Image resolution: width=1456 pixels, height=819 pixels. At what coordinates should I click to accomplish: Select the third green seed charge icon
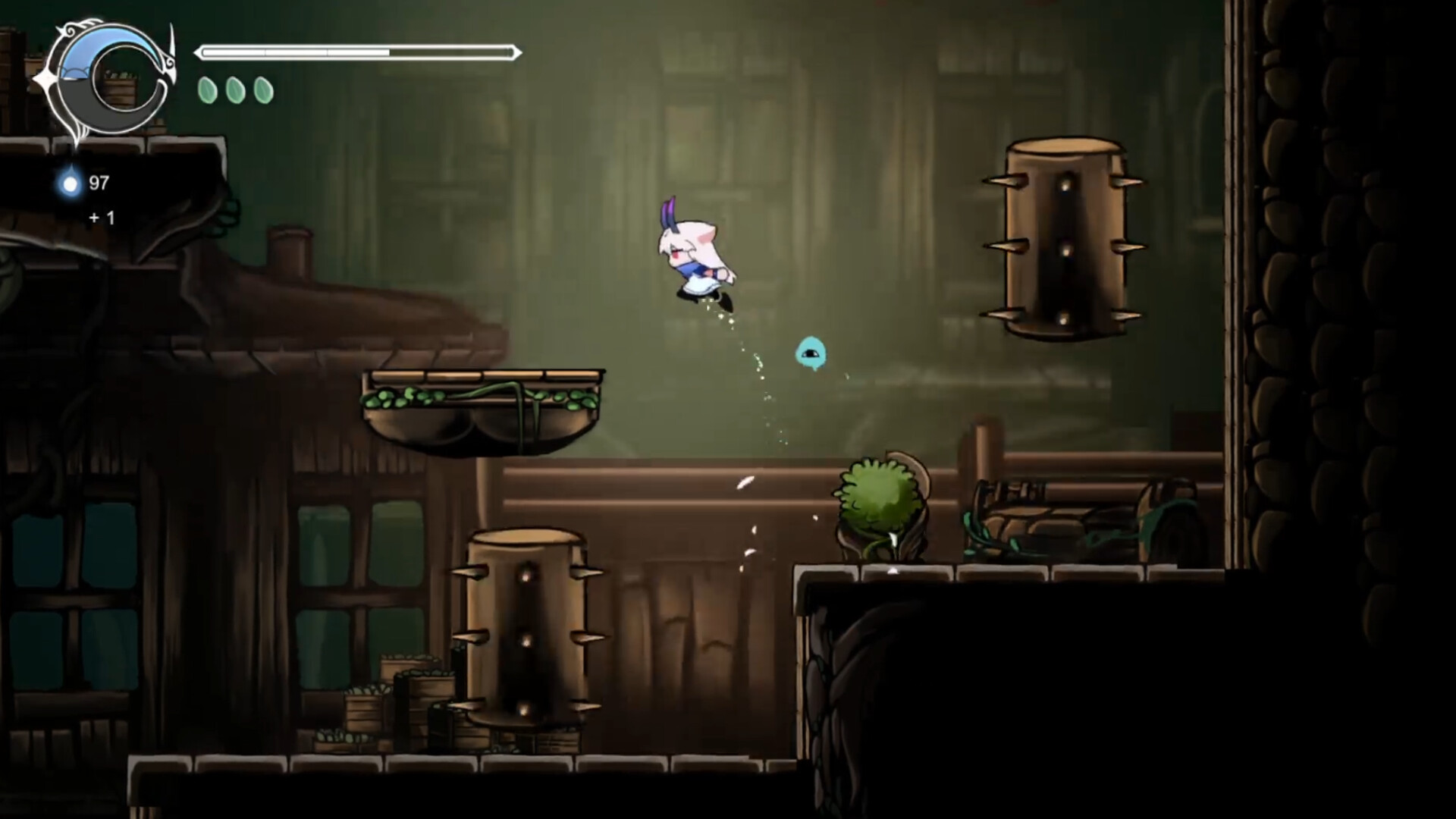[x=264, y=89]
